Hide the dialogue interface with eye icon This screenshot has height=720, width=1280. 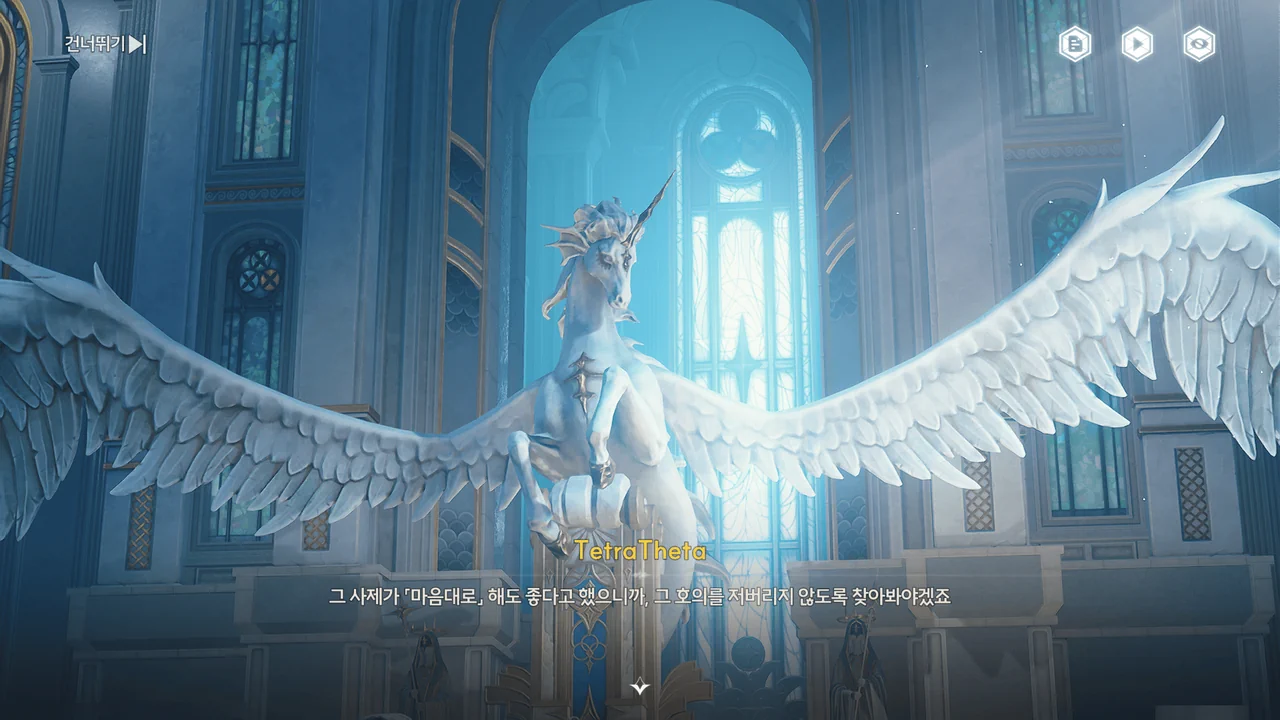(1199, 44)
